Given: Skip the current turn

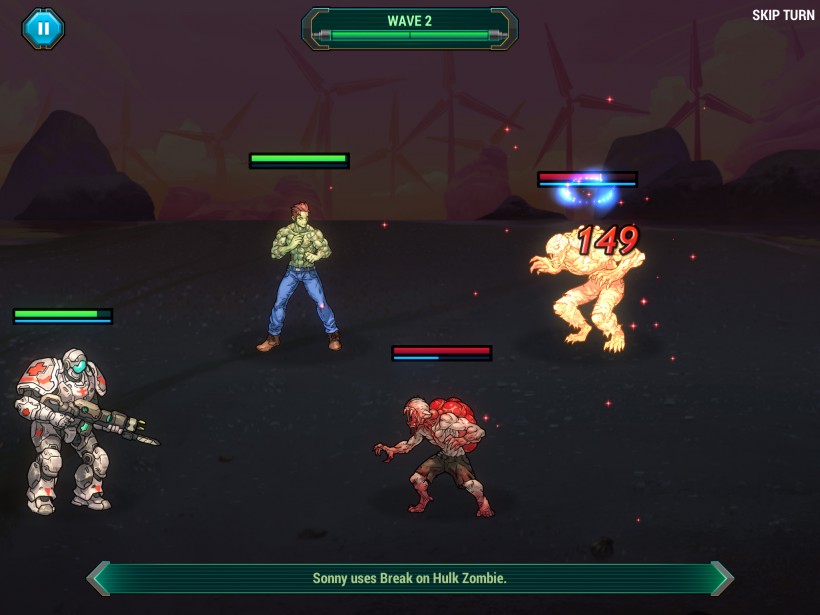Looking at the screenshot, I should click(782, 16).
